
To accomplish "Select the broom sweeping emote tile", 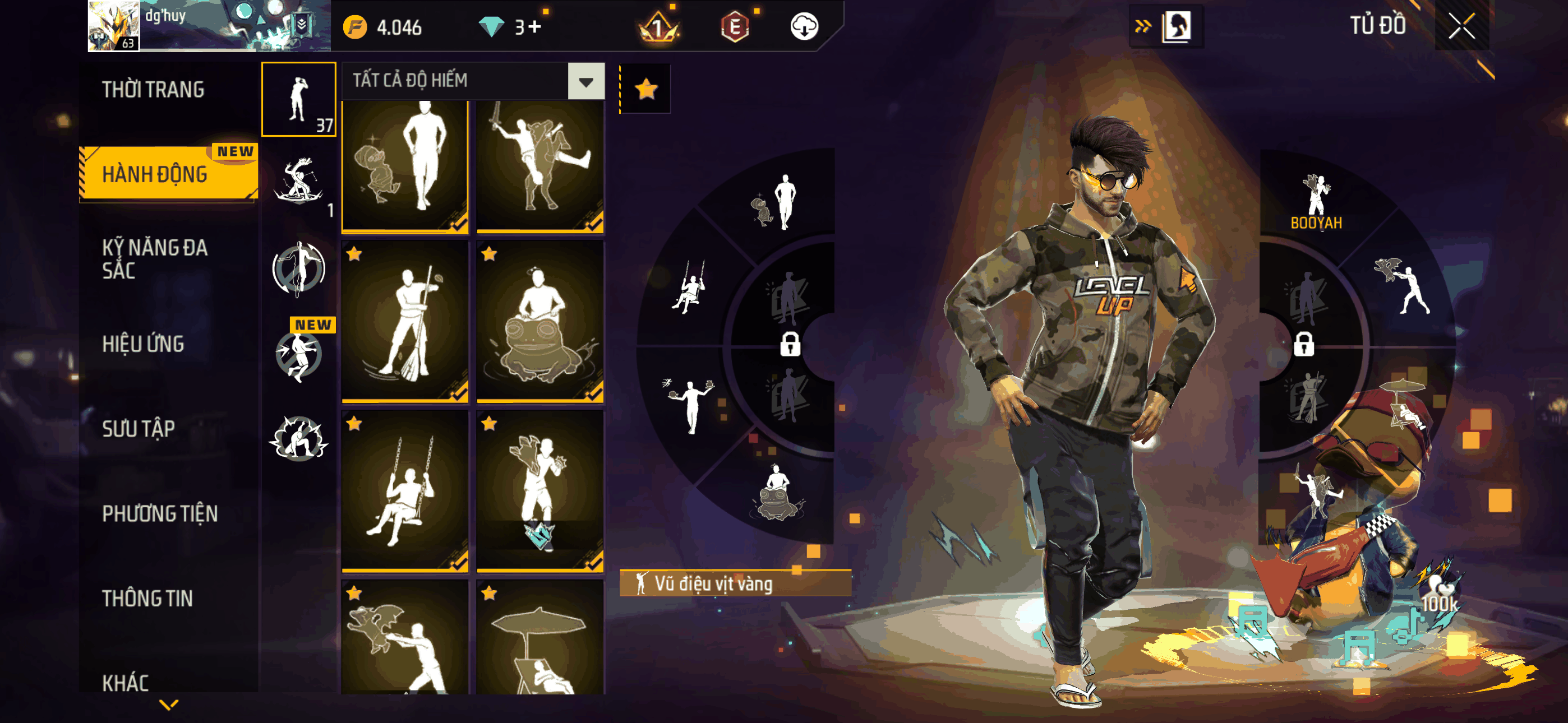I will [x=405, y=321].
